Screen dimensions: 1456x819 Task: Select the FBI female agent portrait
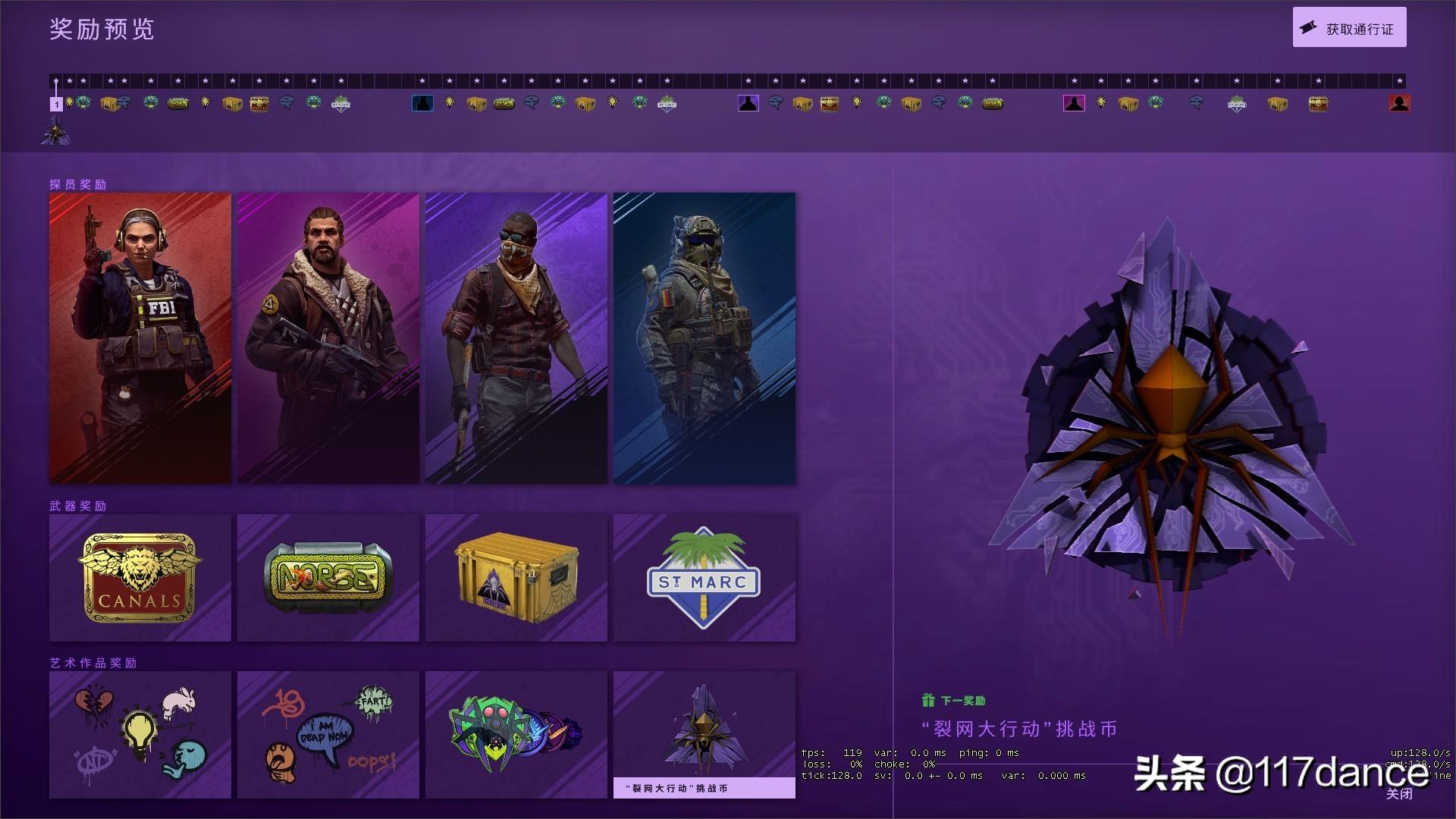pyautogui.click(x=140, y=337)
